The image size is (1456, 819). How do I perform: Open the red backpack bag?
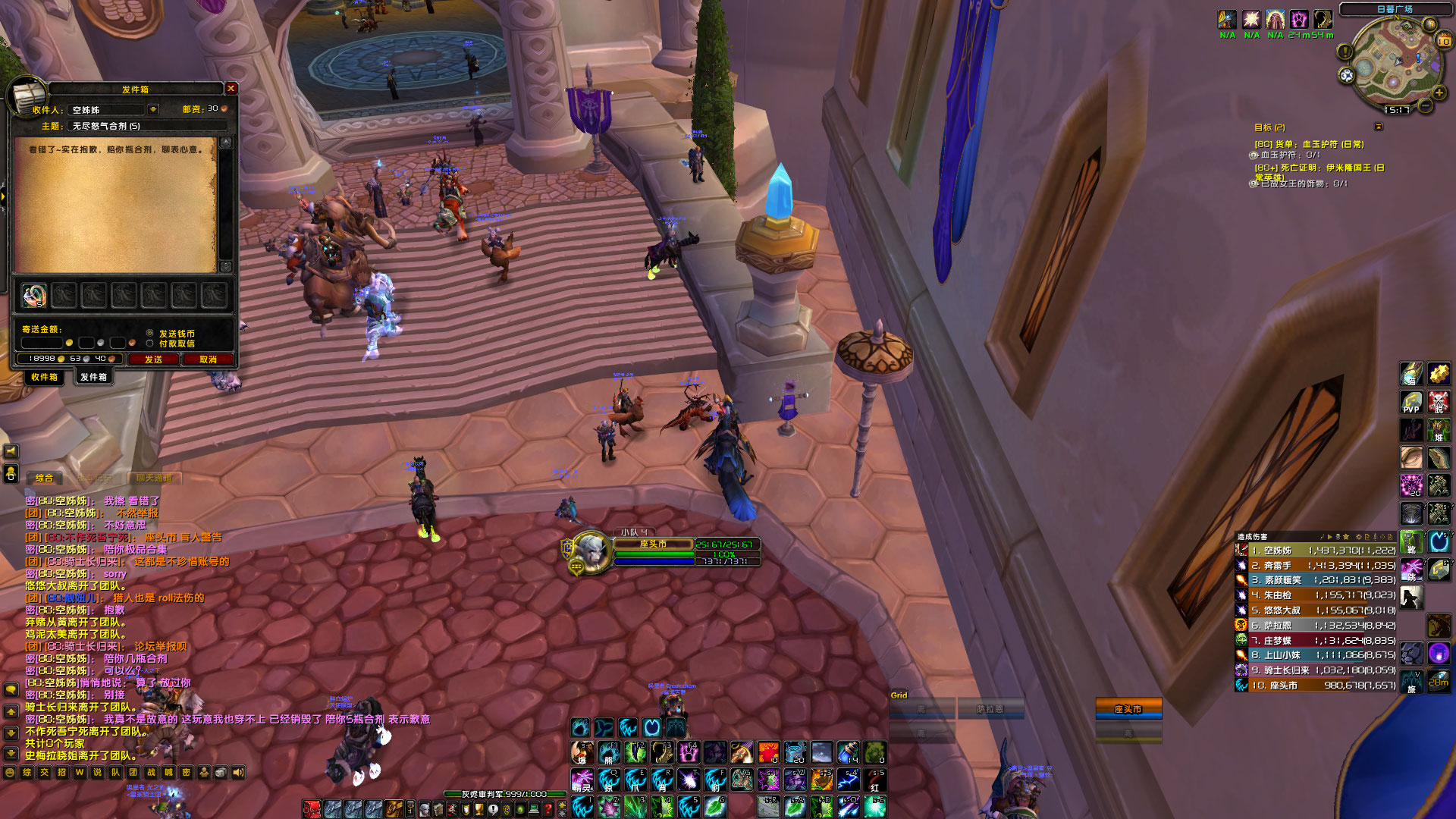[311, 810]
